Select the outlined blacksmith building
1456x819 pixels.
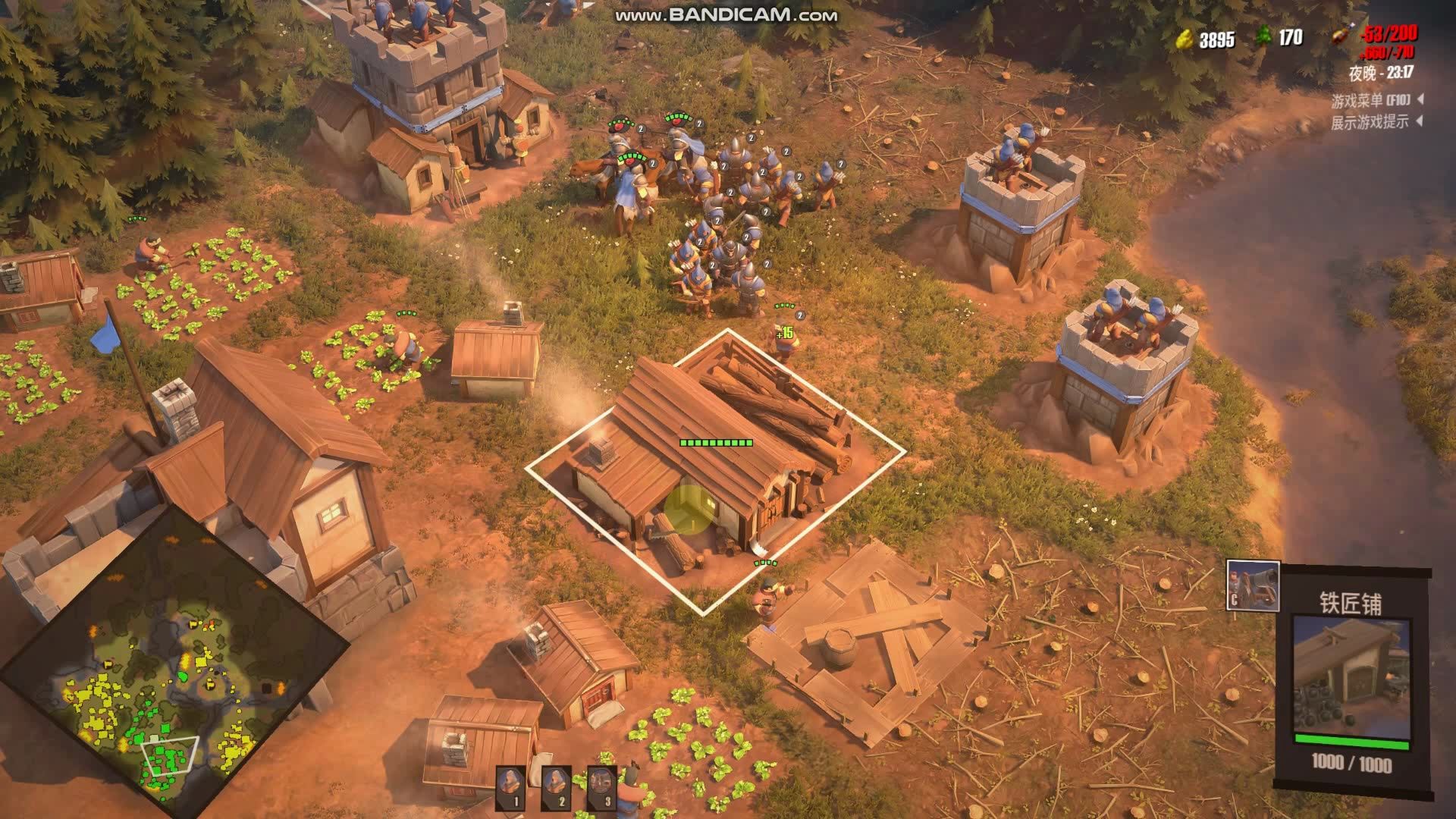(x=713, y=463)
